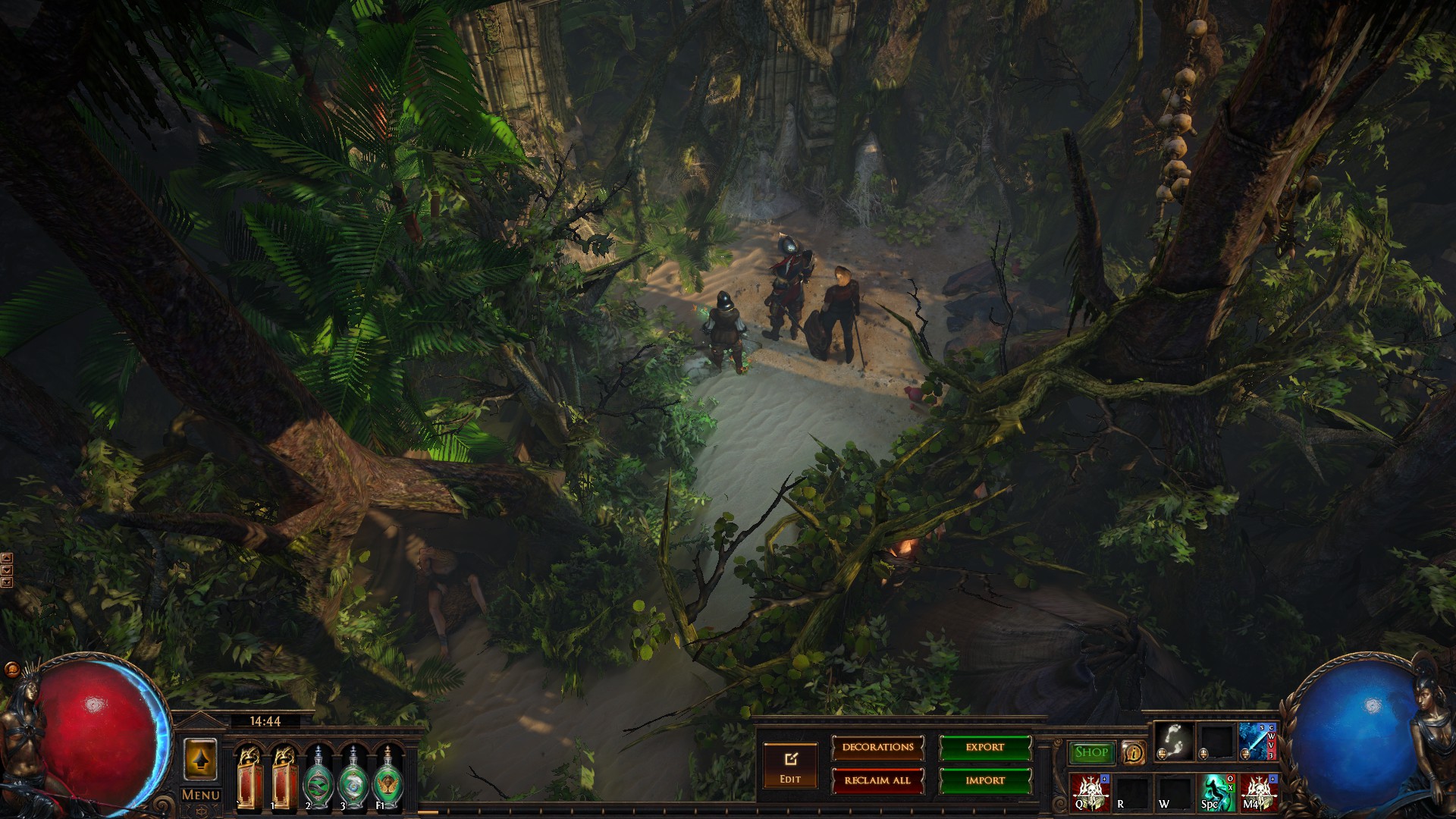Activate the skull banner skill on Q
The width and height of the screenshot is (1456, 819).
tap(1089, 792)
